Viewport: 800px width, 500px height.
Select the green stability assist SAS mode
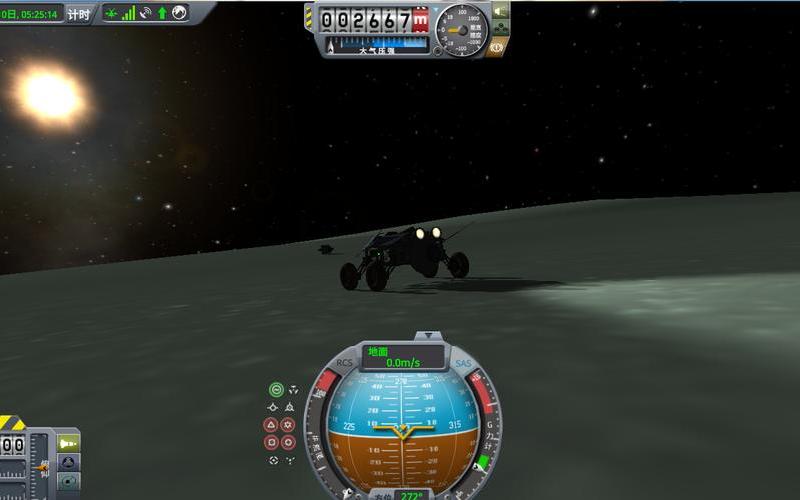(276, 390)
